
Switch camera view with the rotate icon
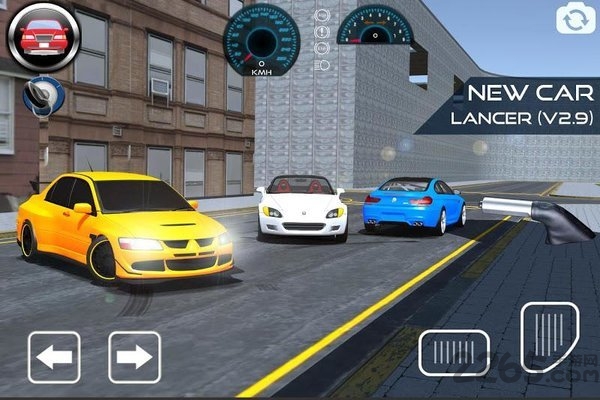tap(574, 19)
